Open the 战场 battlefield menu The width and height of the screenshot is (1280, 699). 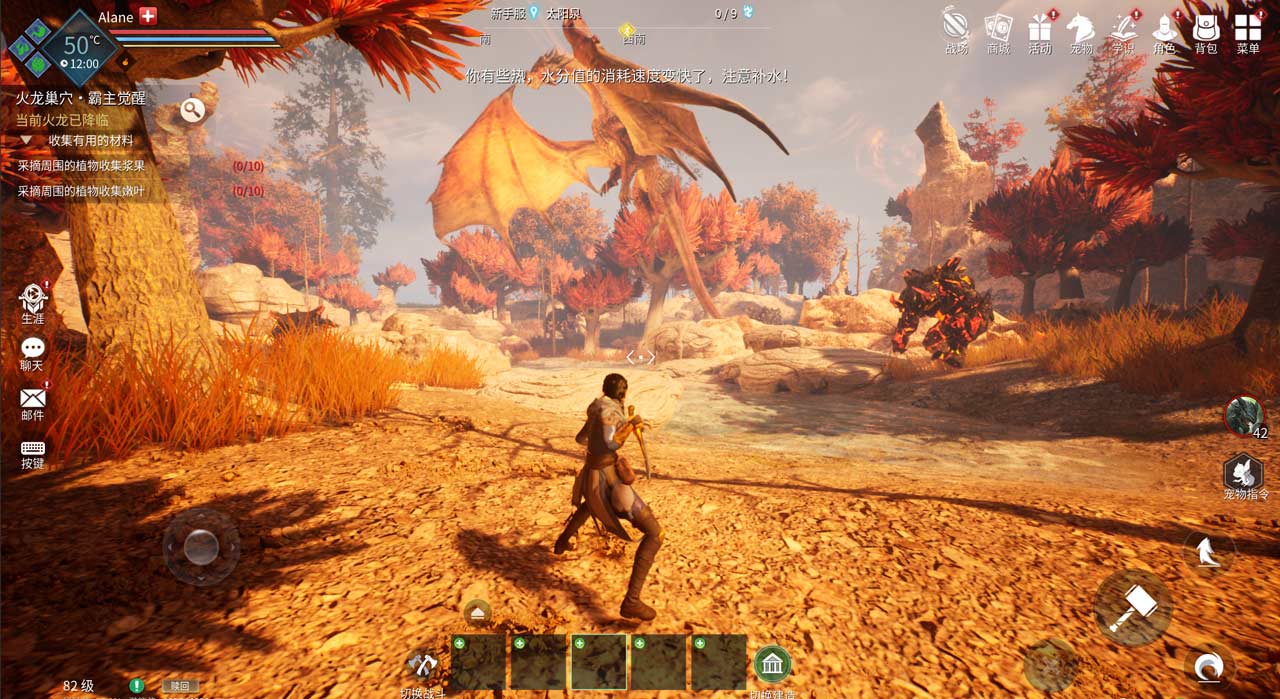tap(956, 28)
